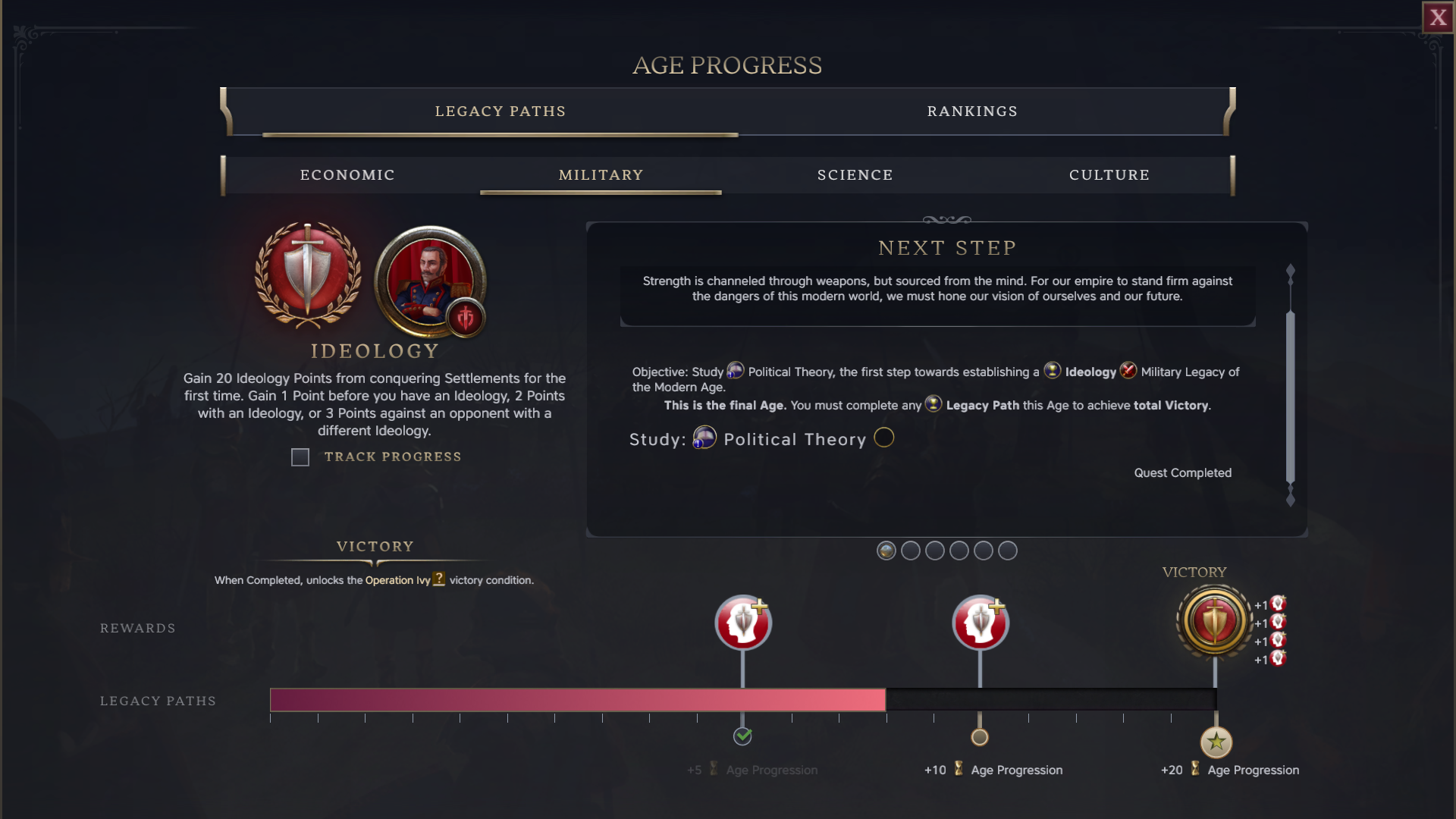This screenshot has width=1456, height=819.
Task: Click the Political Theory study icon
Action: point(704,438)
